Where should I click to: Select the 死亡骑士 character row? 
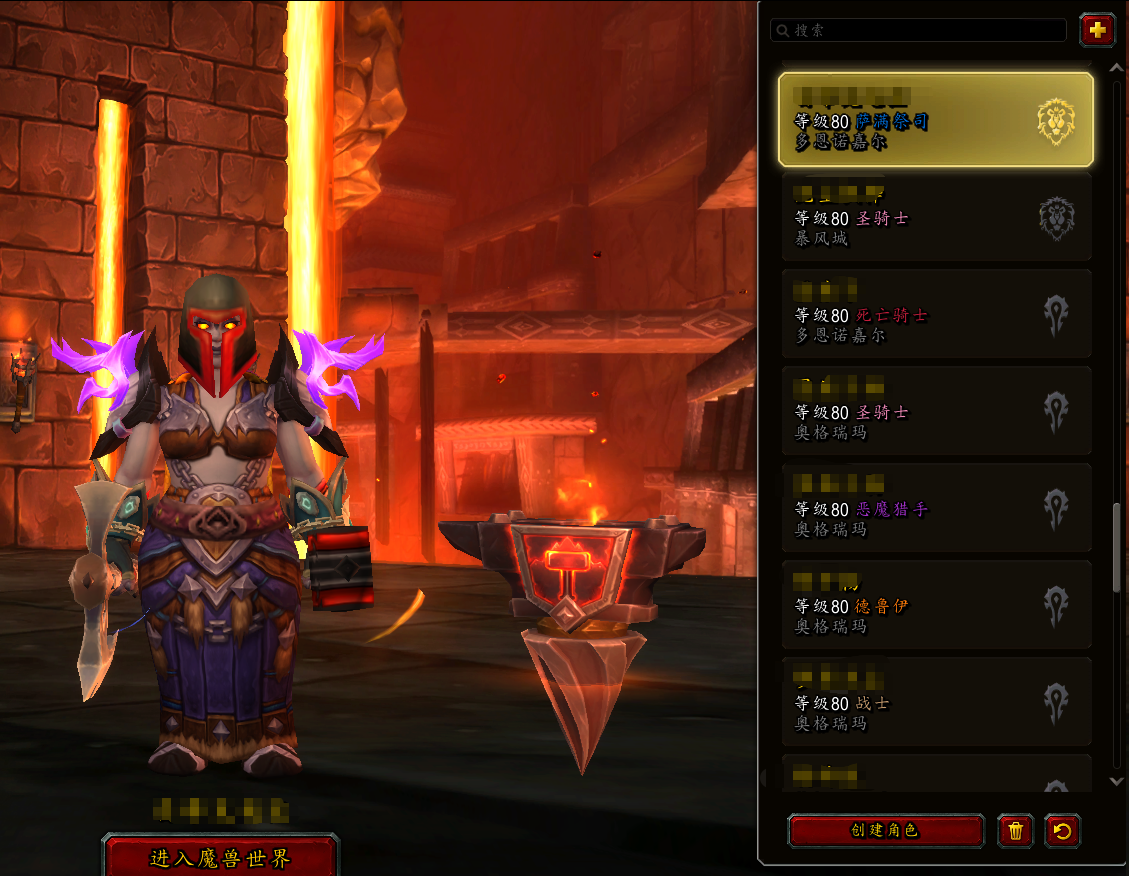point(935,314)
